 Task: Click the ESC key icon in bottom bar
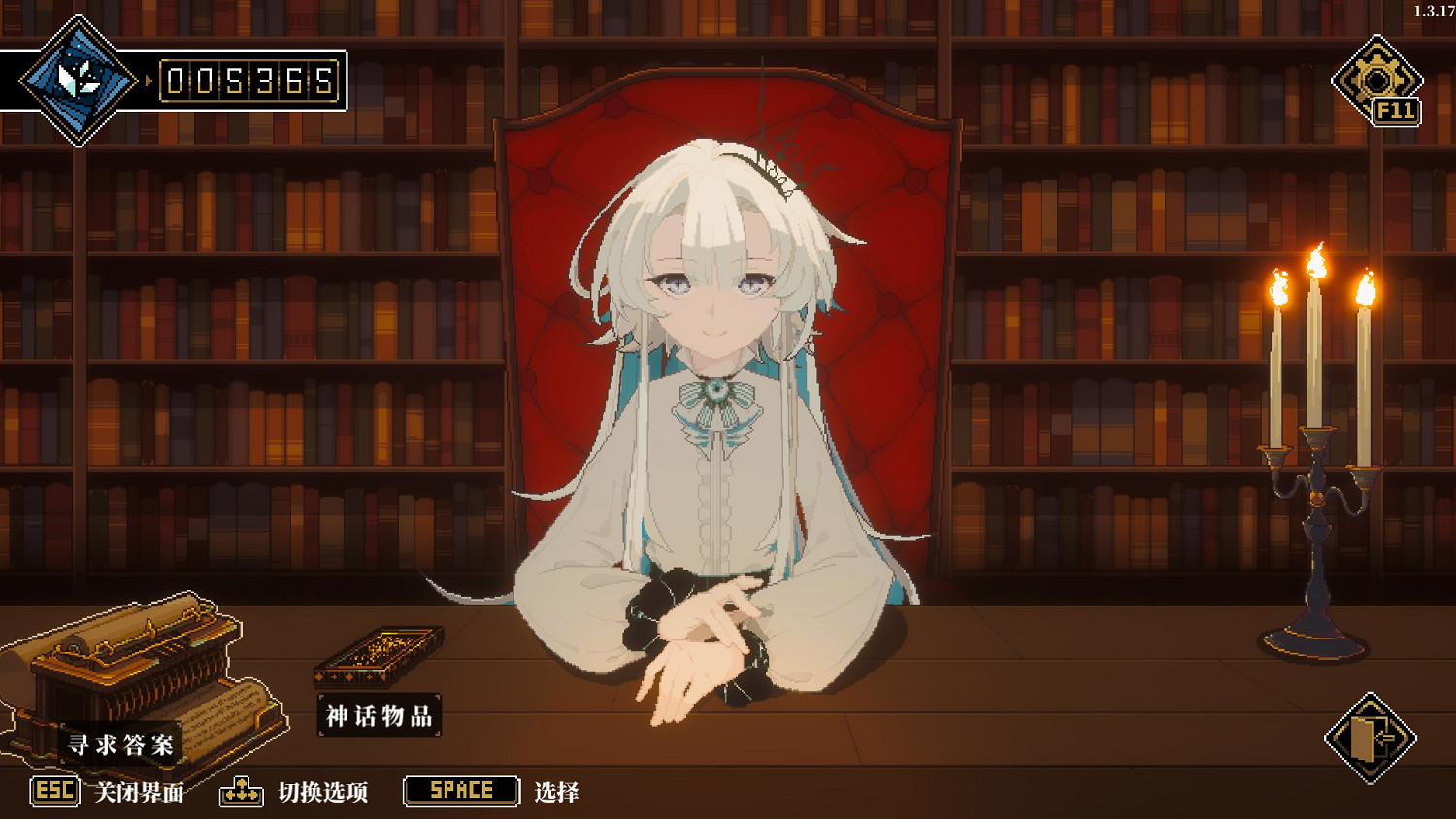click(53, 792)
